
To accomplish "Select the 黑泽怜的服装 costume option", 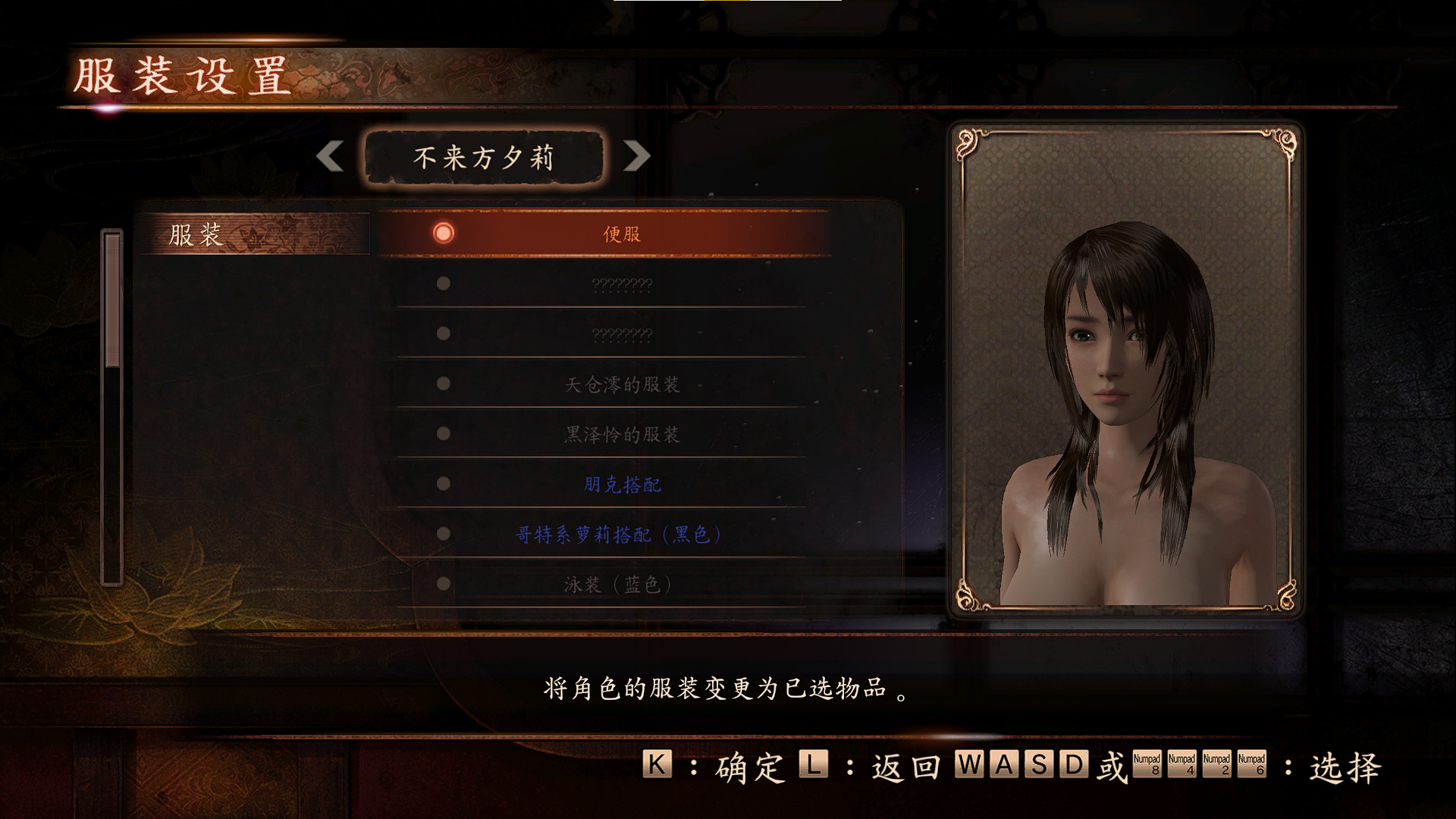I will pos(622,434).
